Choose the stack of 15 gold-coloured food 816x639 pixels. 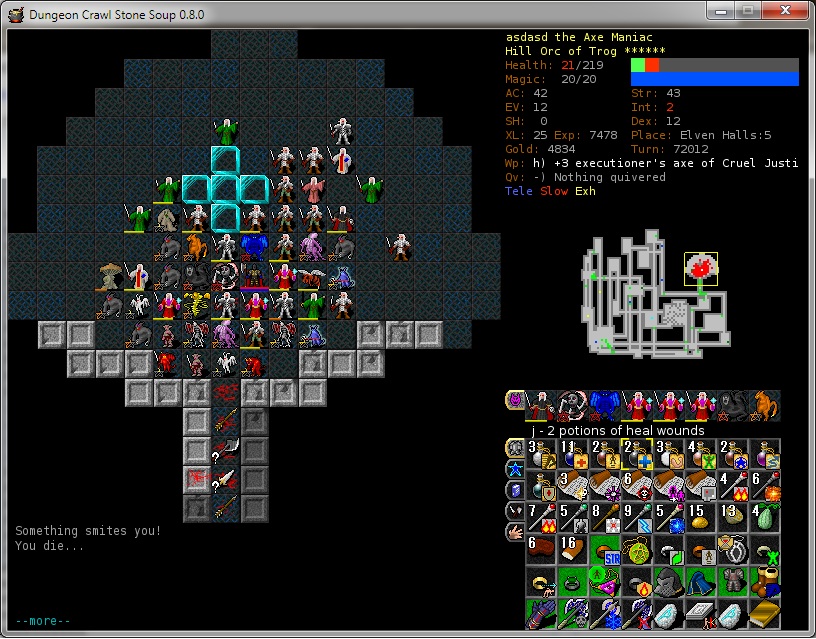click(700, 518)
